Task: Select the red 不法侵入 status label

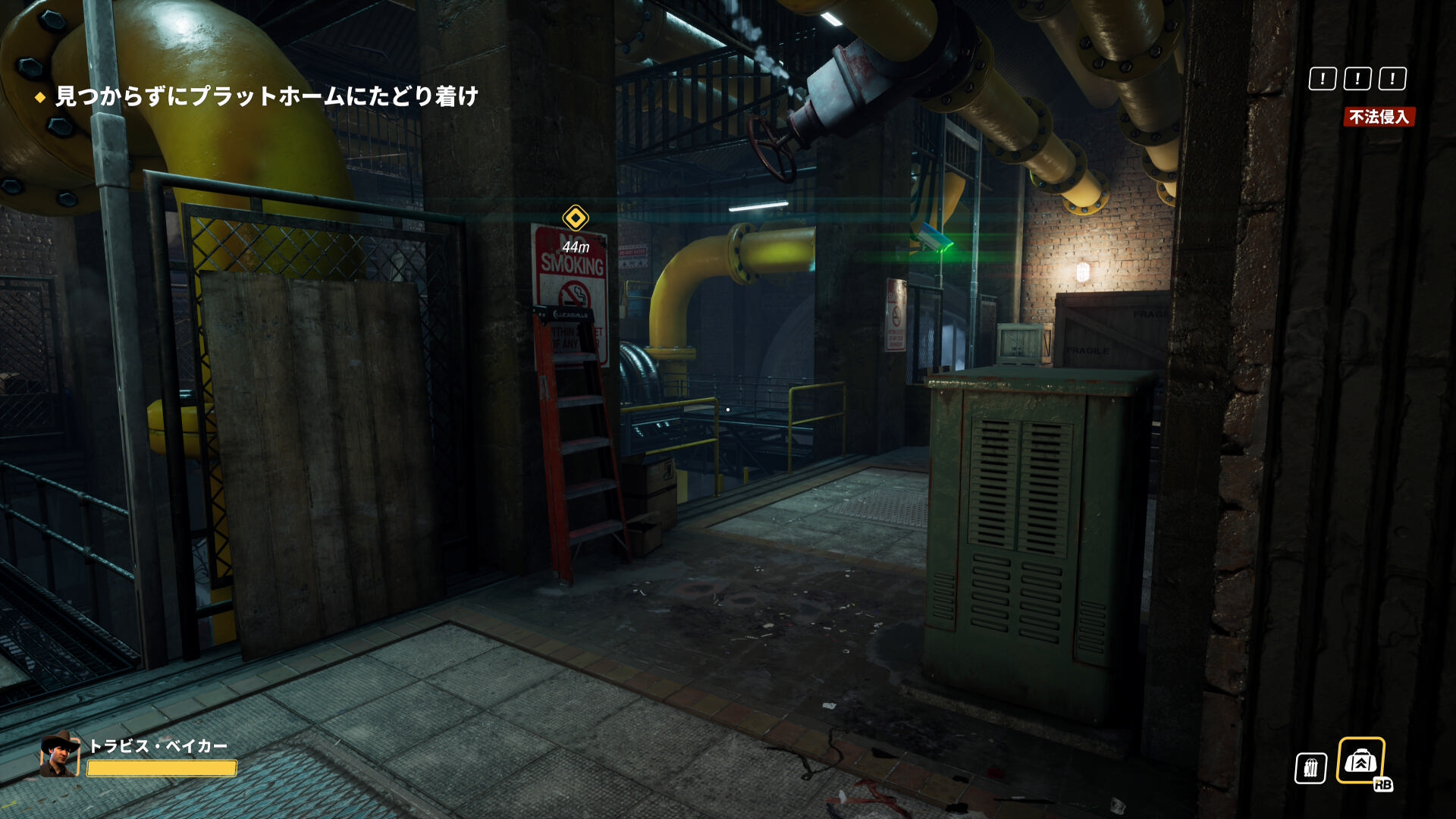Action: click(1379, 117)
